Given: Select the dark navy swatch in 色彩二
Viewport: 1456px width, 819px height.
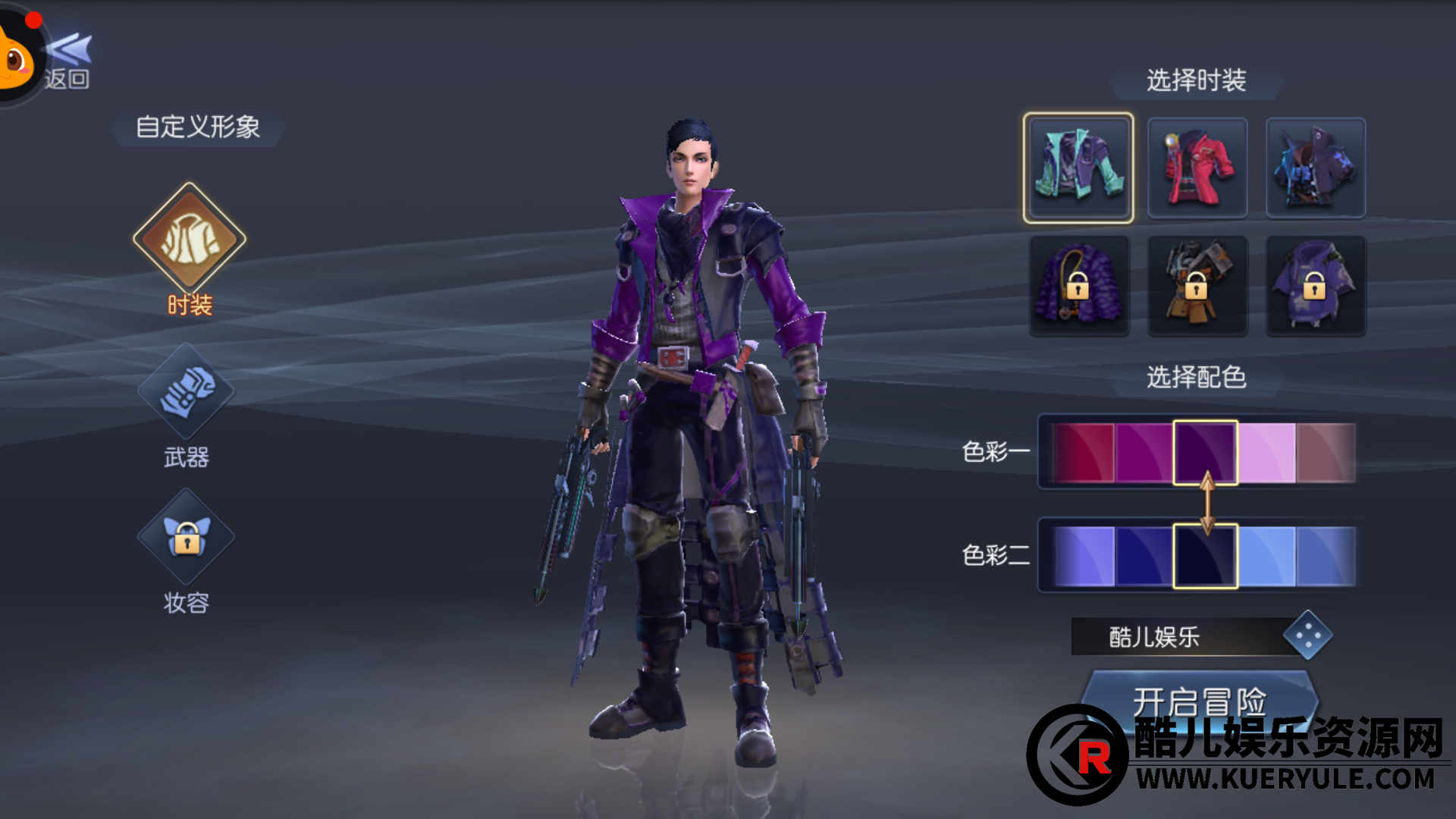Looking at the screenshot, I should (x=1205, y=557).
